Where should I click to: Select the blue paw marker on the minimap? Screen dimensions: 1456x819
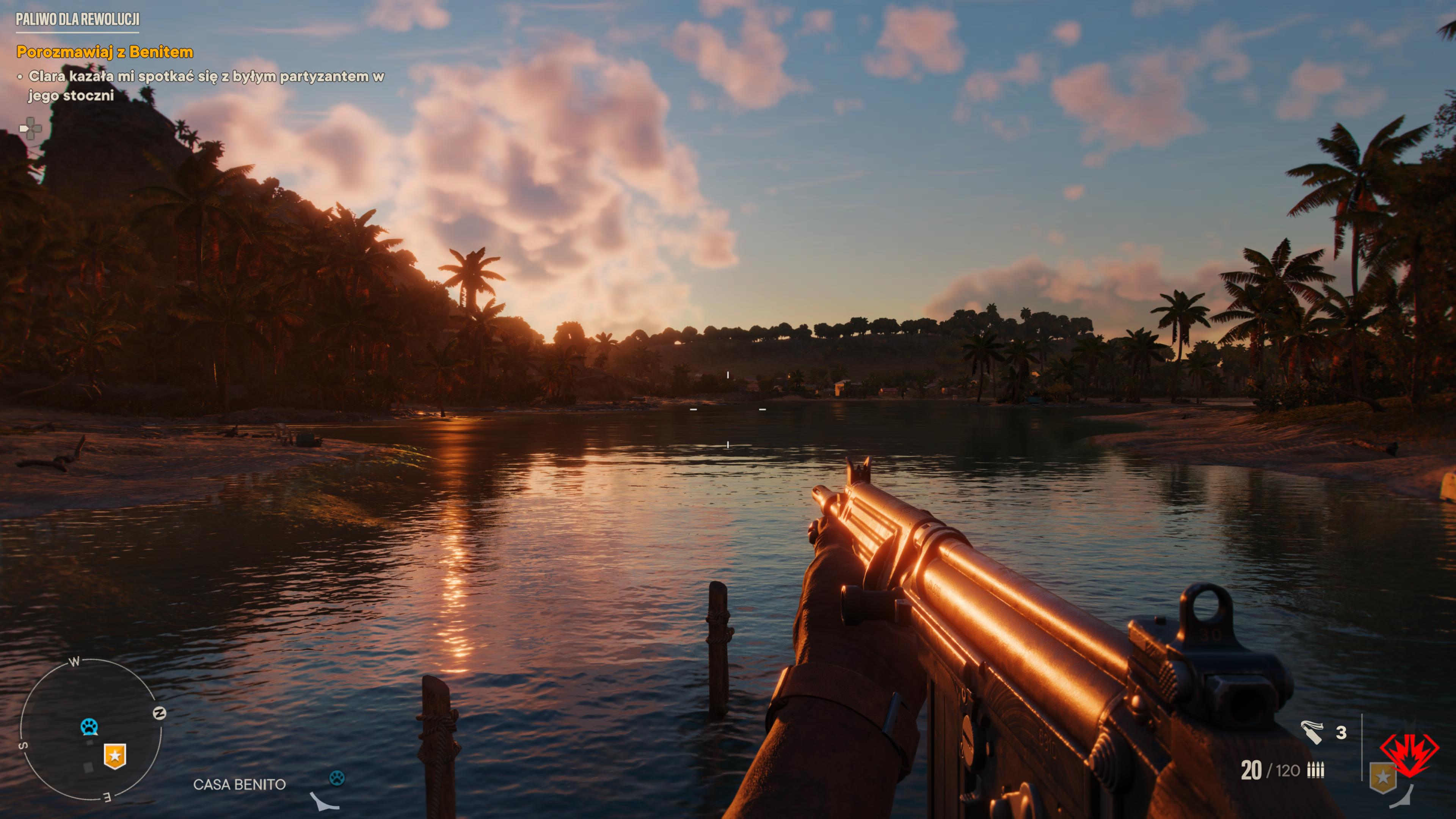point(89,726)
